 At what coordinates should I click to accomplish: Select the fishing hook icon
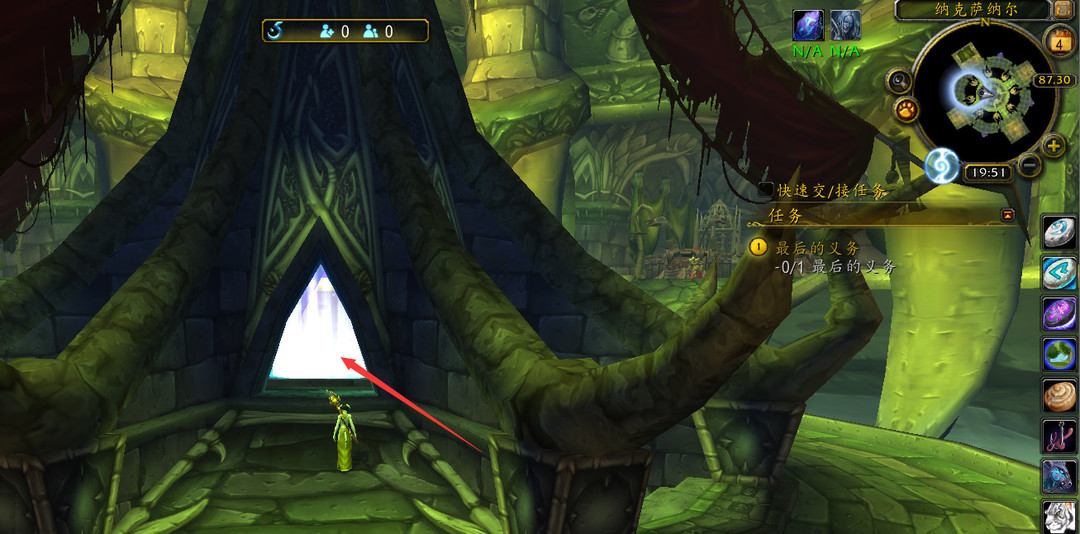point(1060,436)
